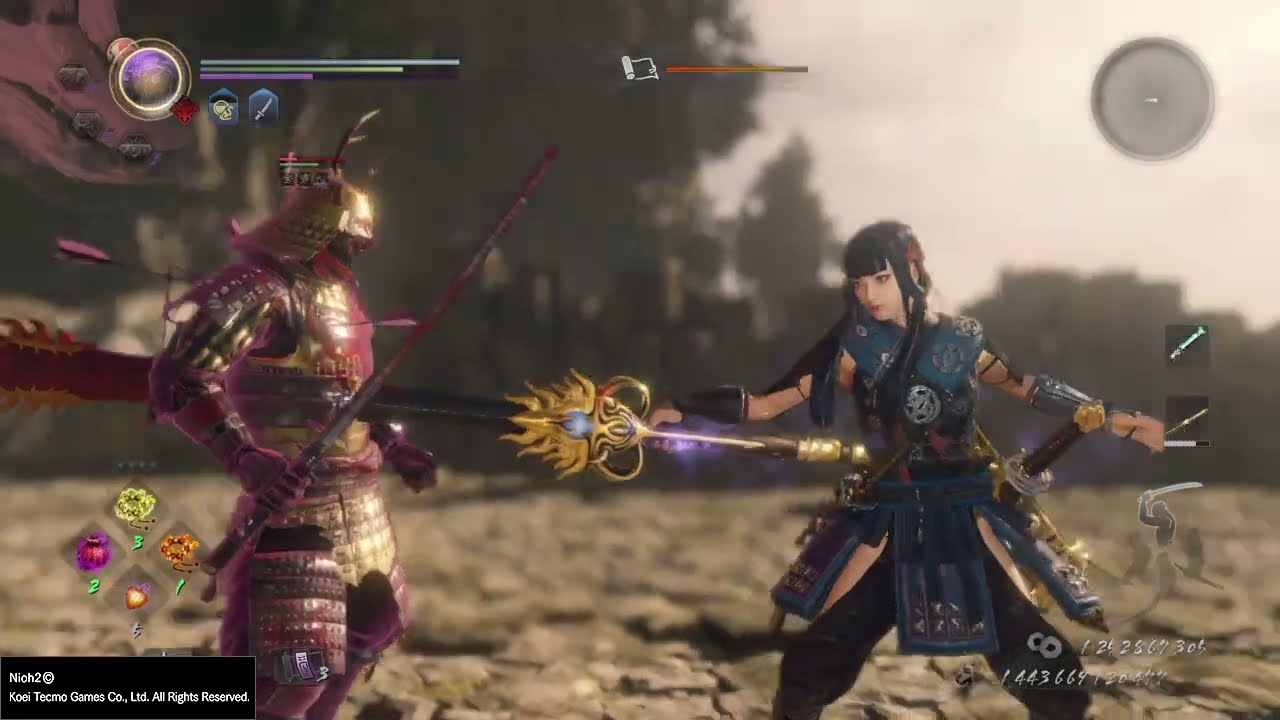The image size is (1280, 720).
Task: Use the orange bead shortcut item
Action: pyautogui.click(x=180, y=549)
